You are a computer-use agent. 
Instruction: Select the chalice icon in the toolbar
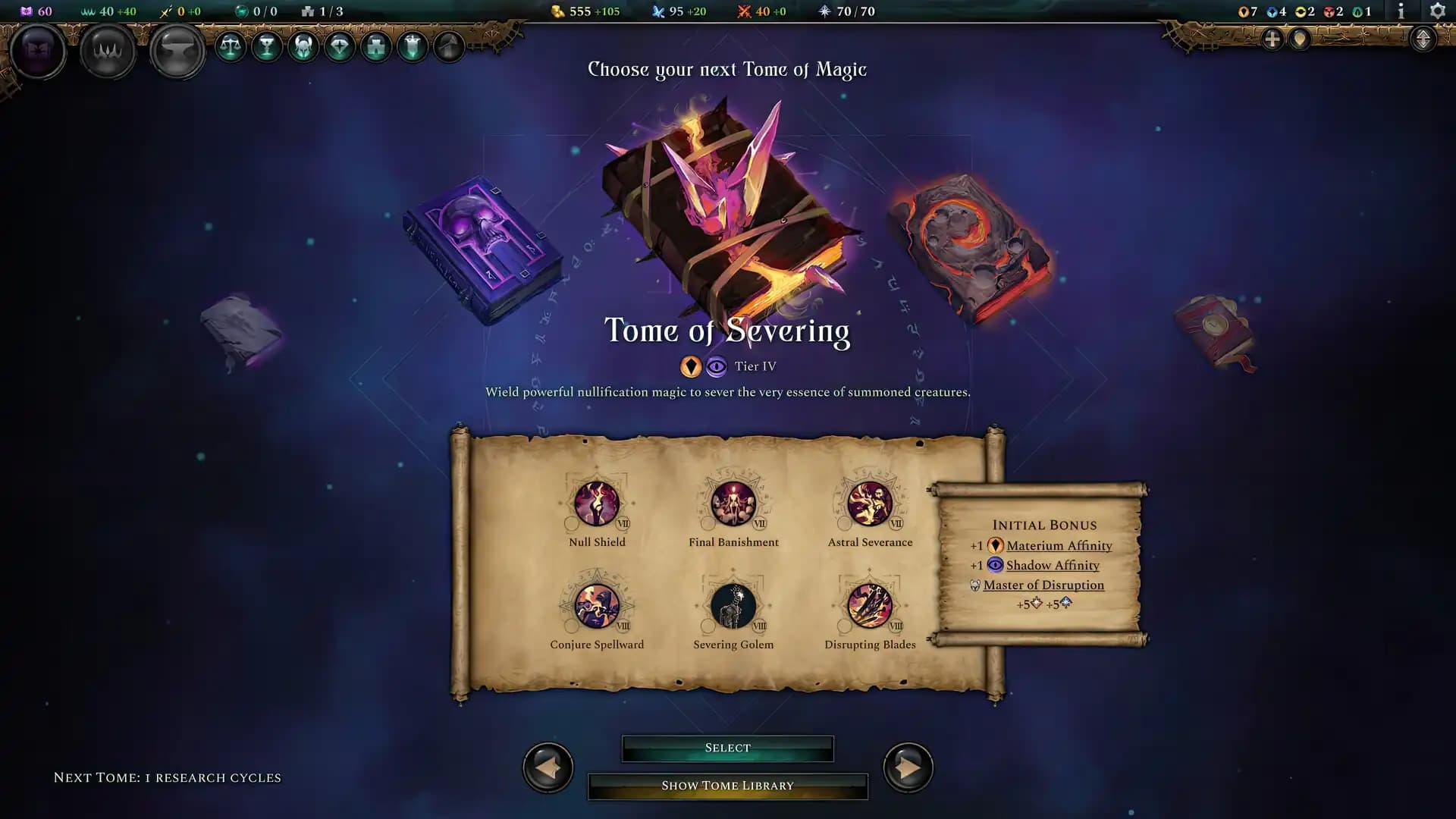click(266, 47)
